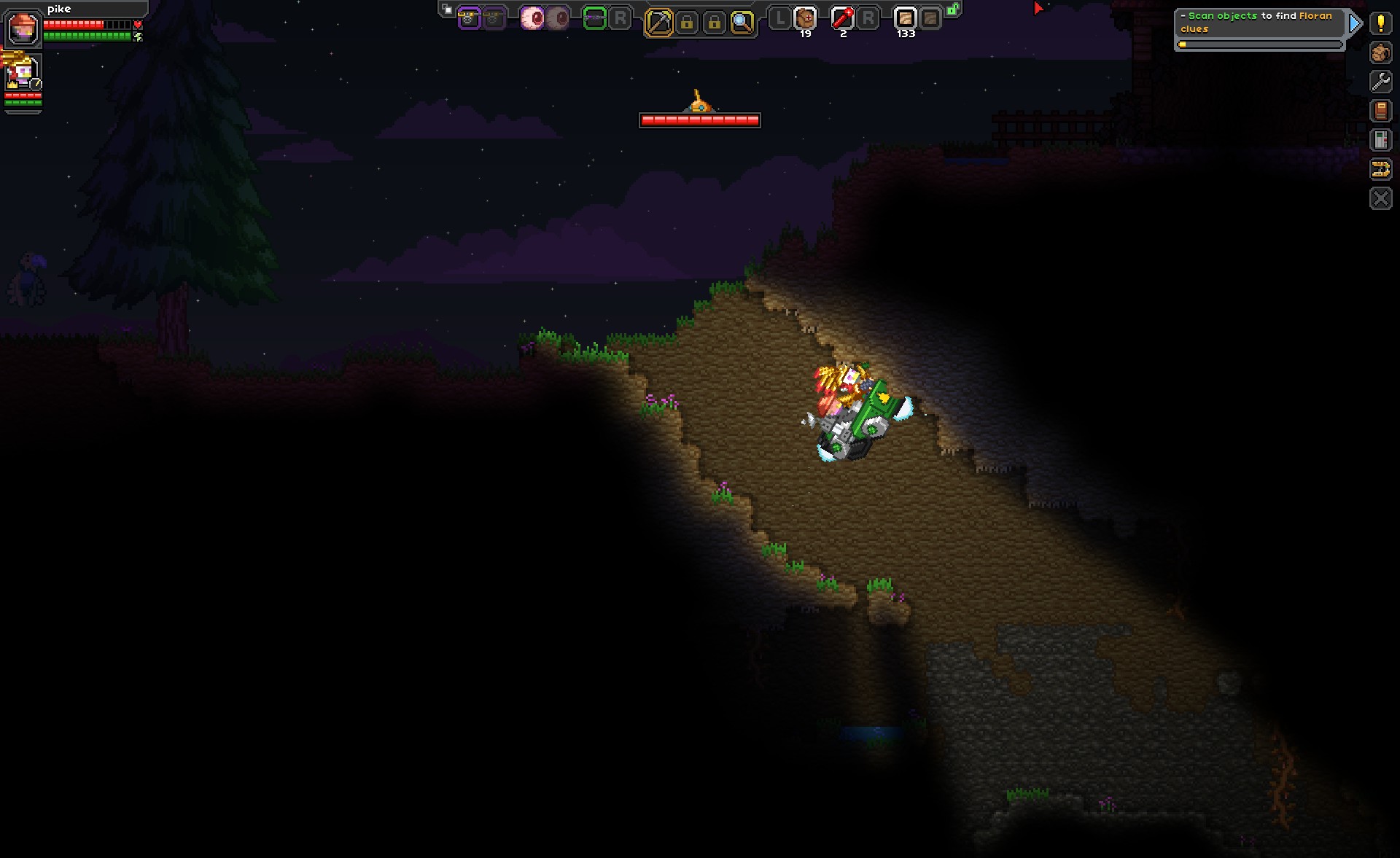
Task: Select the pickaxe matter manipulator tool
Action: pos(658,23)
